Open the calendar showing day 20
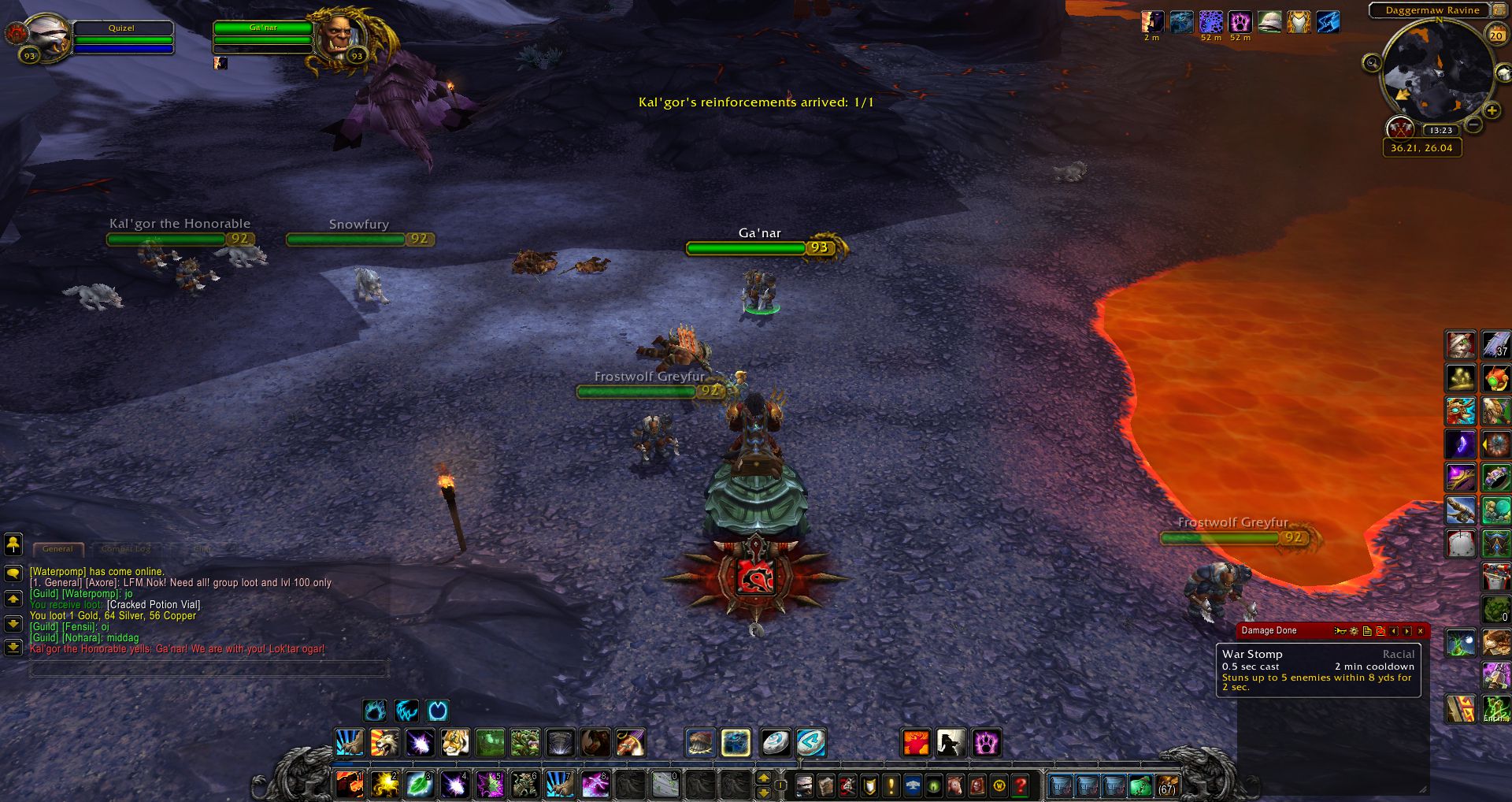Image resolution: width=1512 pixels, height=802 pixels. click(x=1495, y=35)
